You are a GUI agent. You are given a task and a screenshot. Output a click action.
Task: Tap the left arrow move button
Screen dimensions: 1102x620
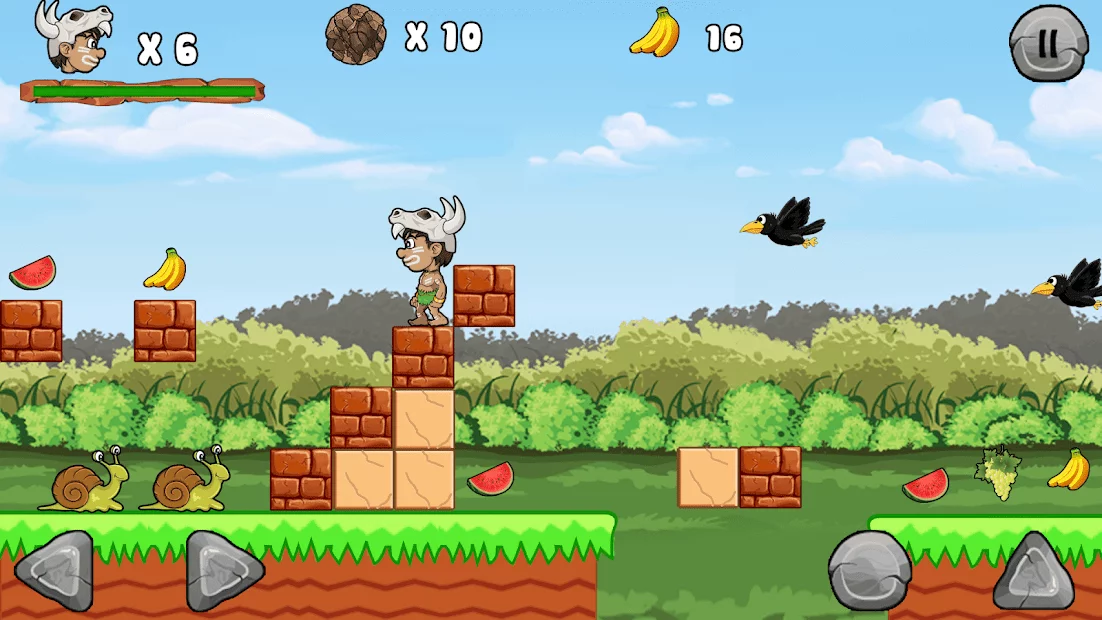click(54, 571)
